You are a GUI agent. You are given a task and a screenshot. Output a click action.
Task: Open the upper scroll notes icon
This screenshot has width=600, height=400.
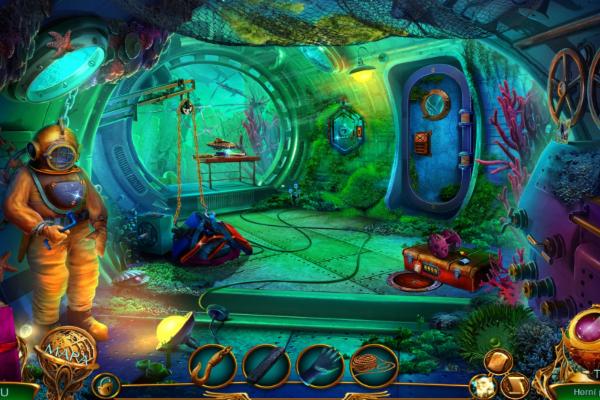pyautogui.click(x=497, y=361)
